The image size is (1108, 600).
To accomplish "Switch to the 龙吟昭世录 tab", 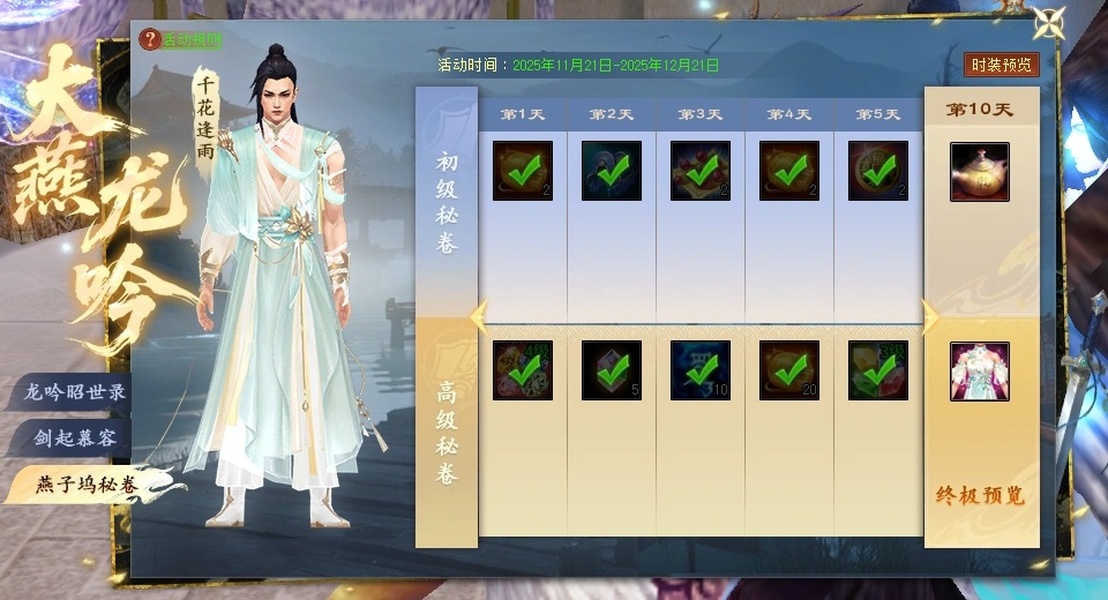I will pos(75,392).
